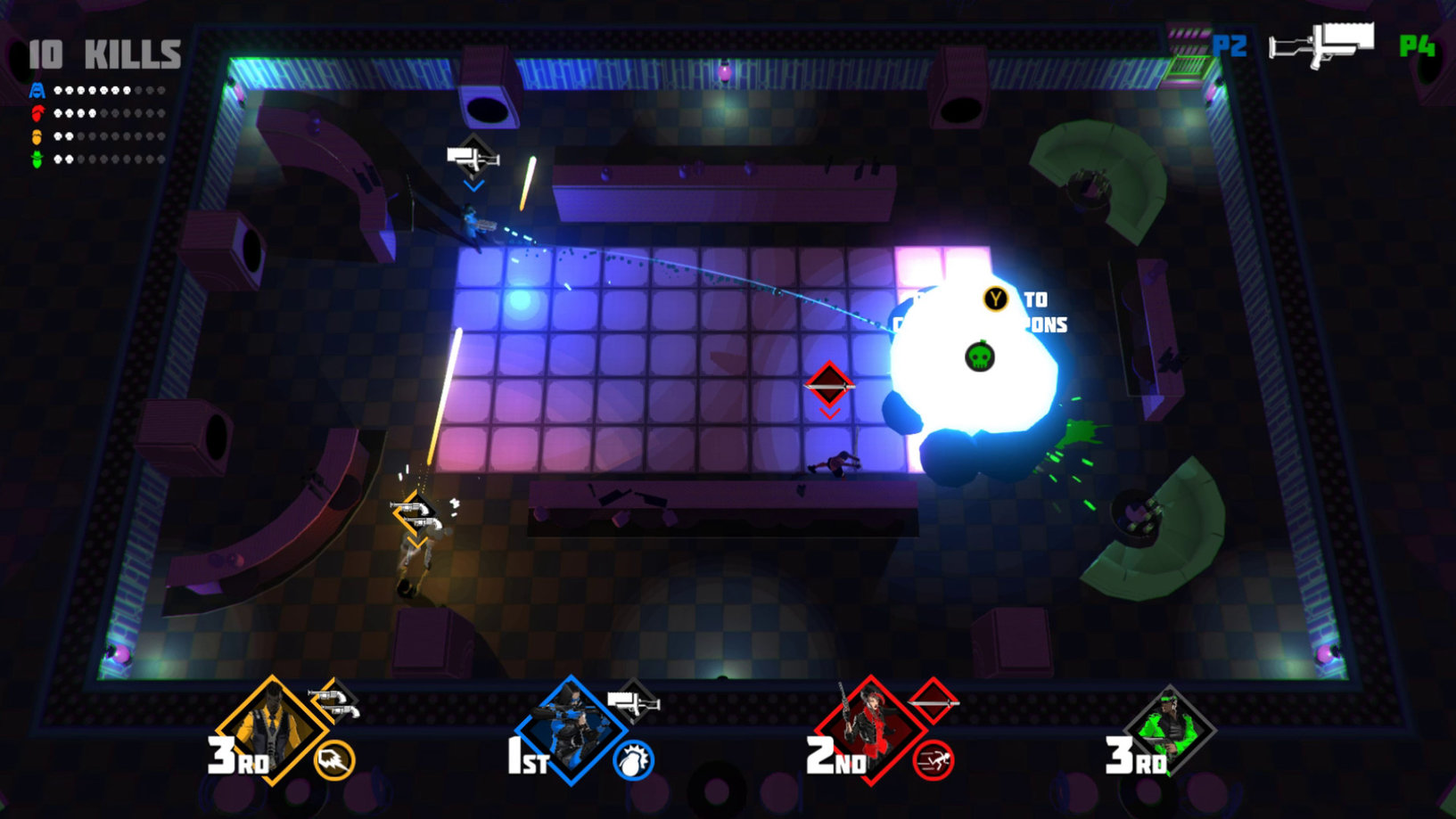Select the blue player's character portrait
1456x819 pixels.
pos(571,730)
